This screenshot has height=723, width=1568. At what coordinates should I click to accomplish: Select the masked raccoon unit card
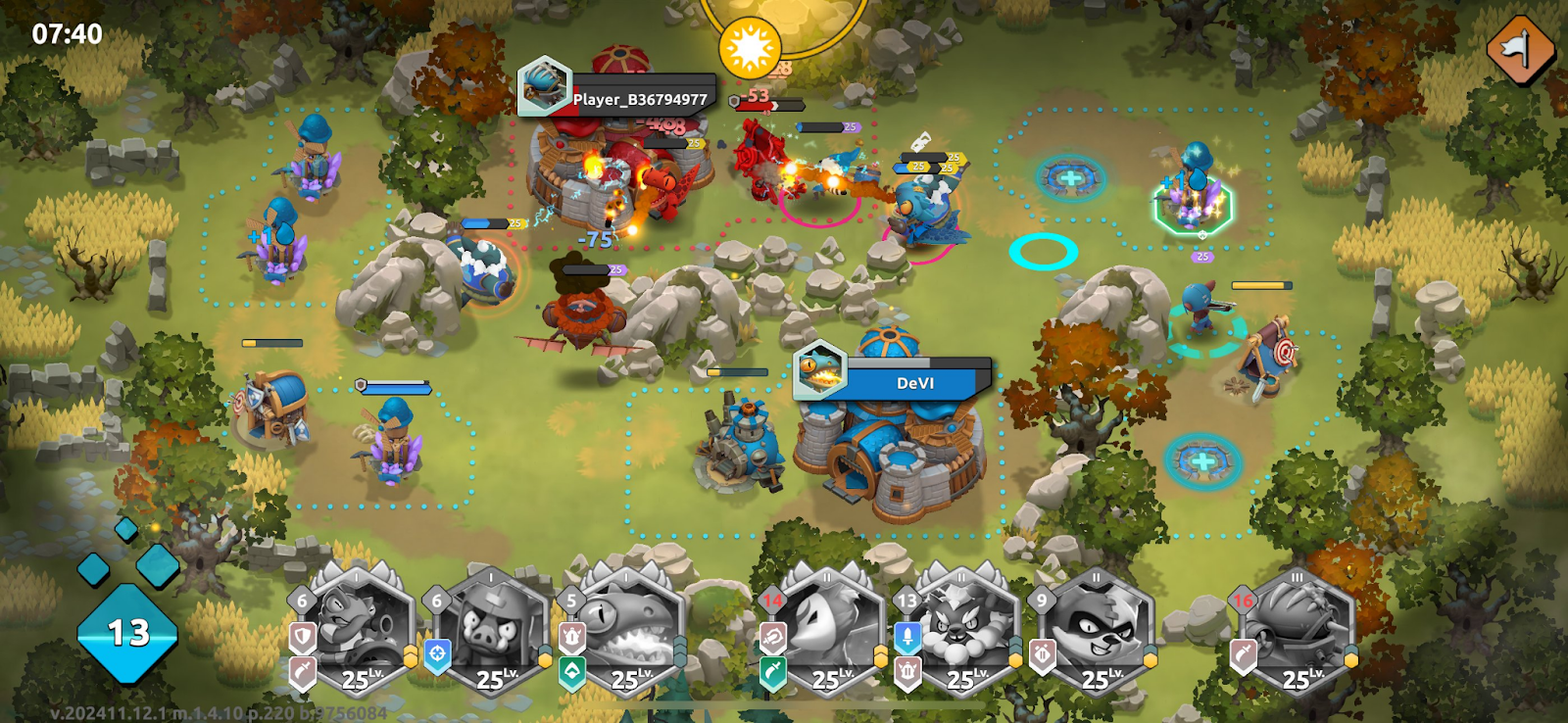tap(1097, 632)
